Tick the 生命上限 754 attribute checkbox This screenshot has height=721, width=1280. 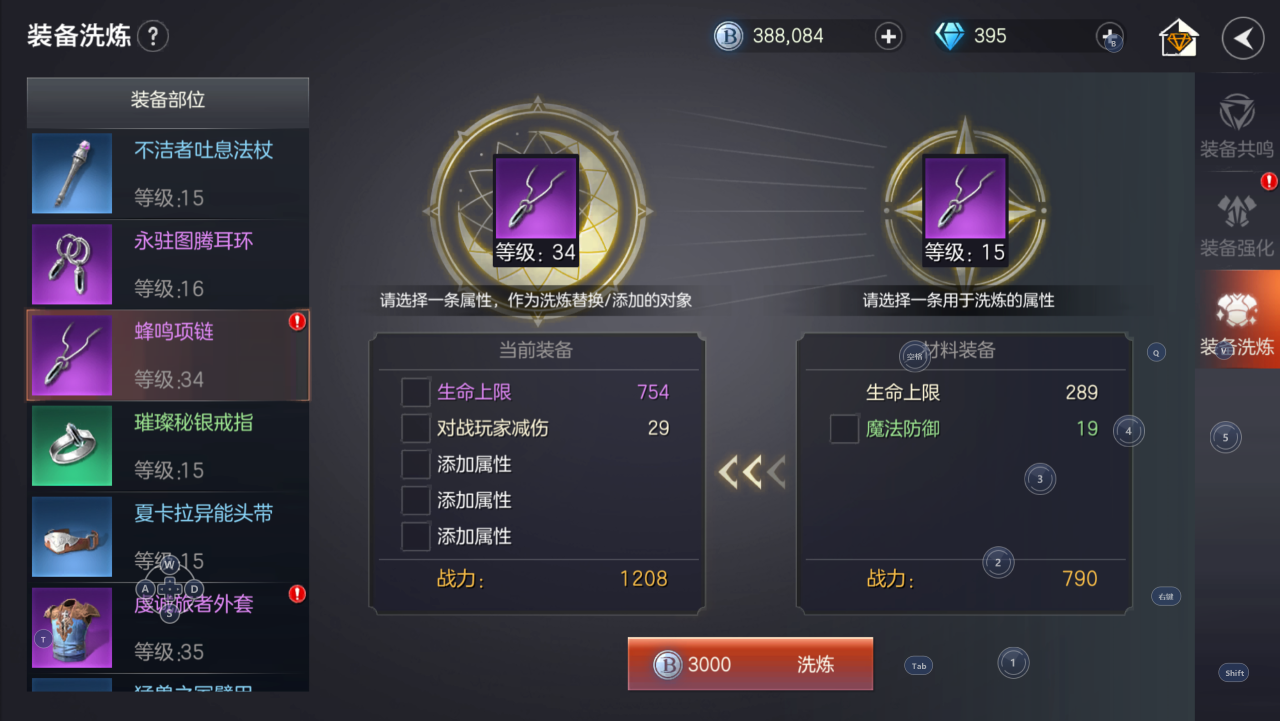416,392
